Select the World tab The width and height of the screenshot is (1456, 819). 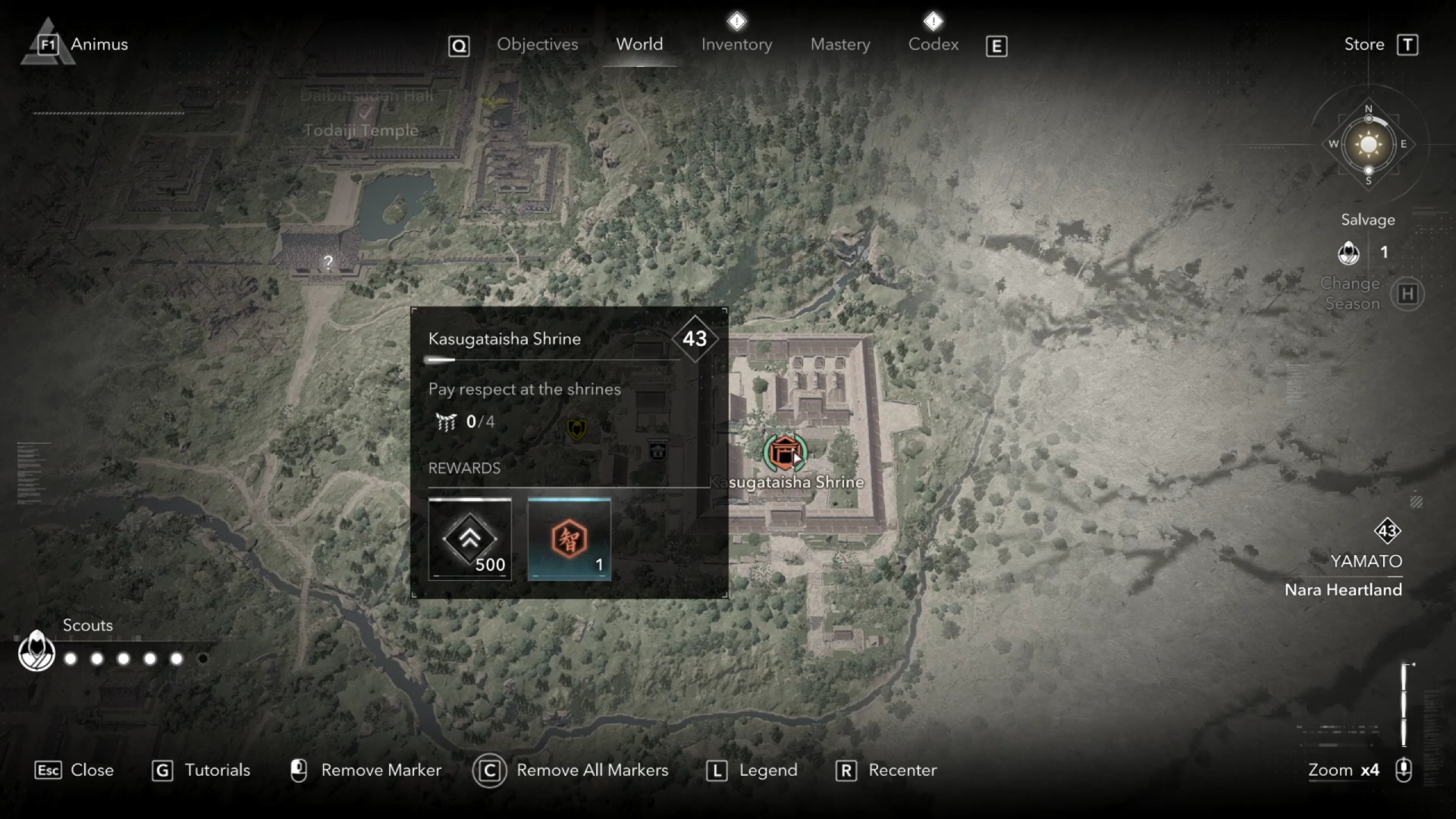click(x=639, y=45)
